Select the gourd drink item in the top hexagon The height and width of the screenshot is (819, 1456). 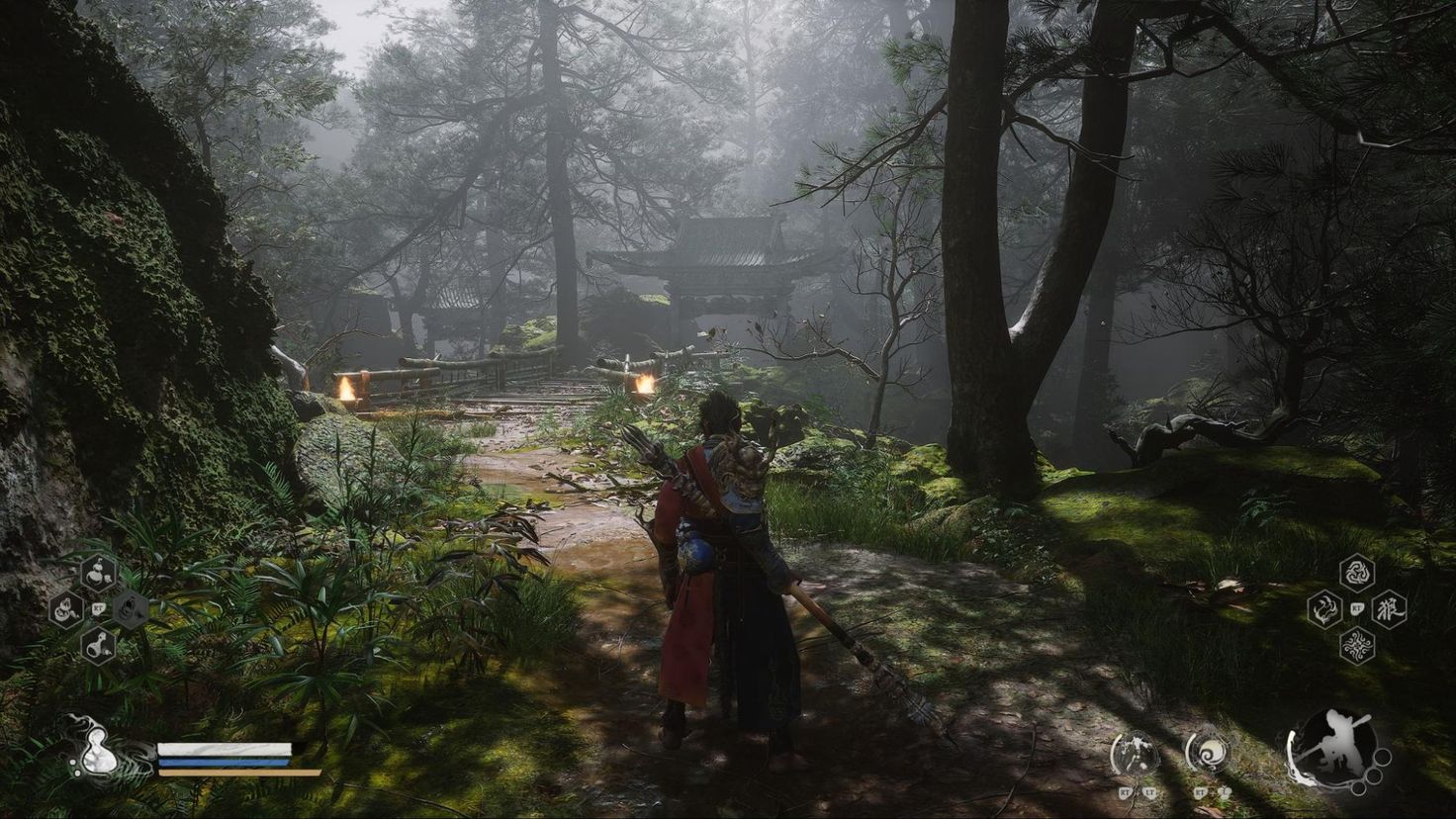97,574
